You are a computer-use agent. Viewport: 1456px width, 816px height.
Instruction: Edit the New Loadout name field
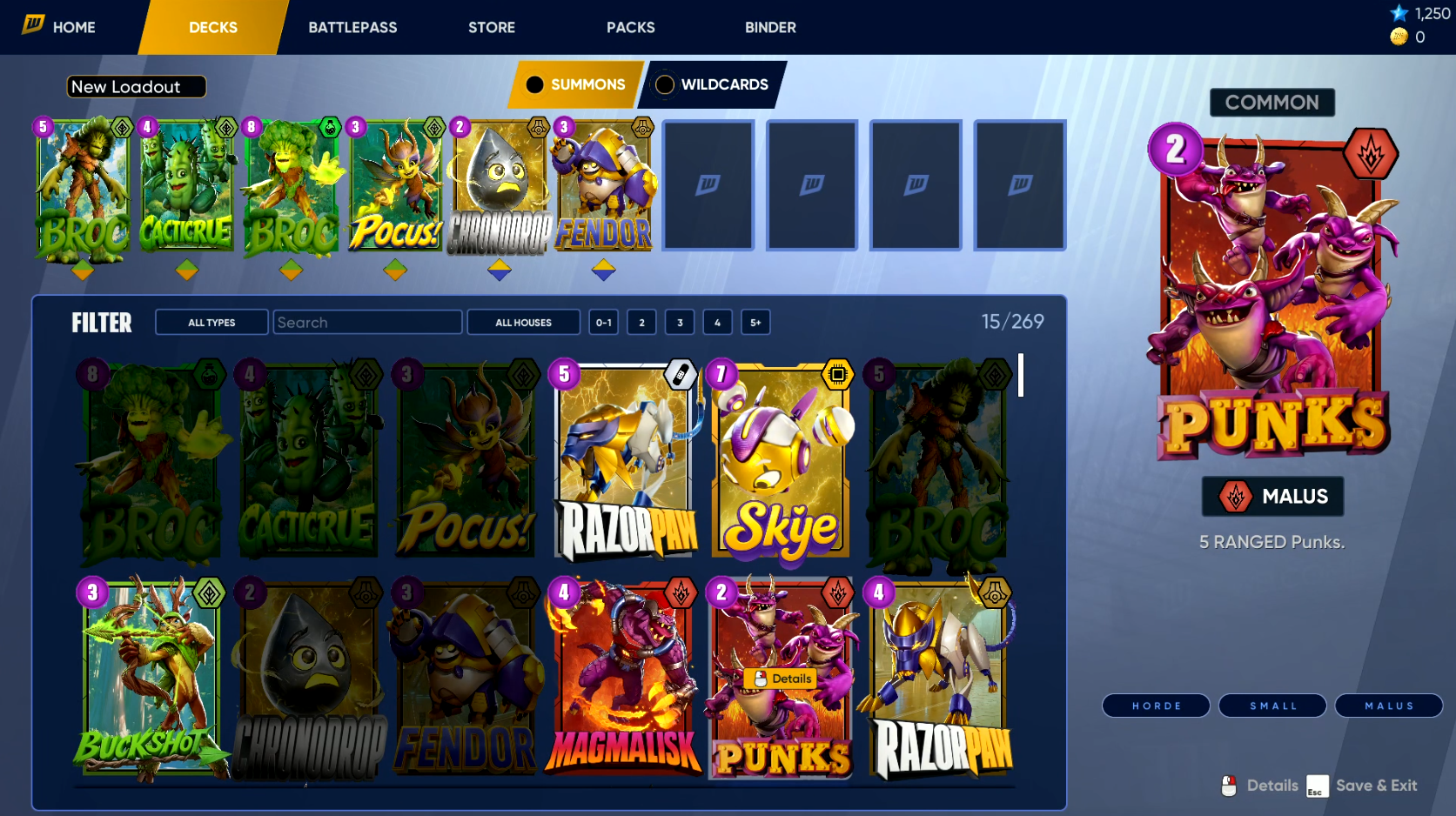click(136, 87)
